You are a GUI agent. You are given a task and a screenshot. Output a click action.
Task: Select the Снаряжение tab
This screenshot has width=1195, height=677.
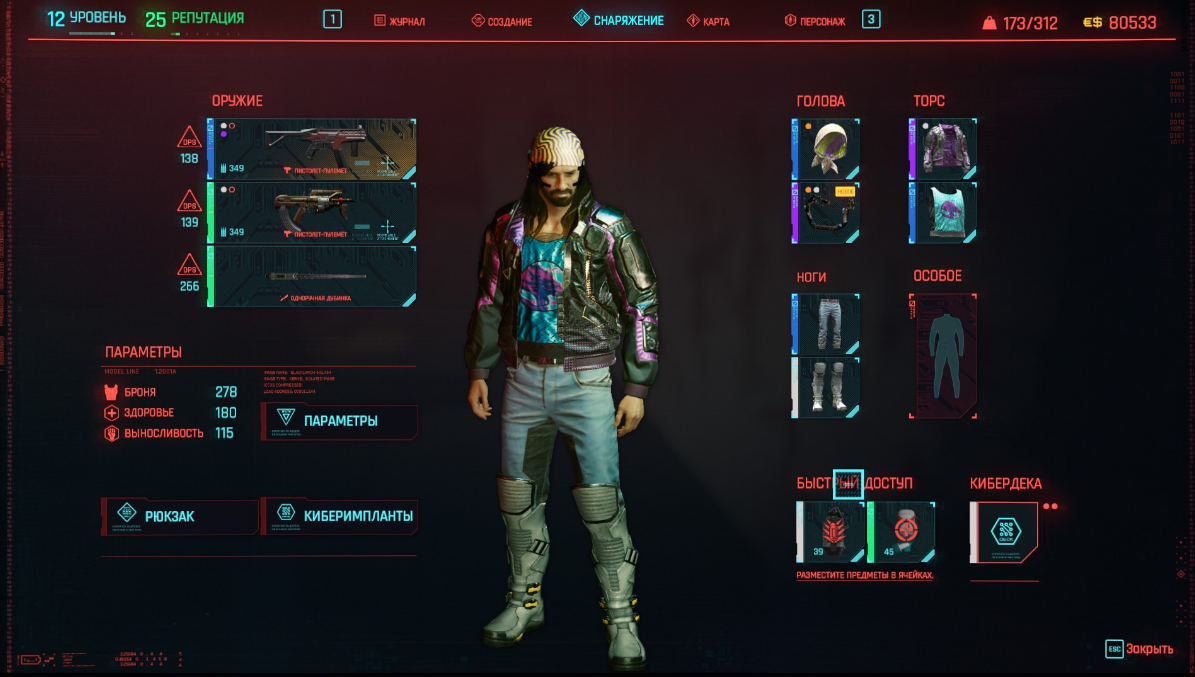pos(619,20)
